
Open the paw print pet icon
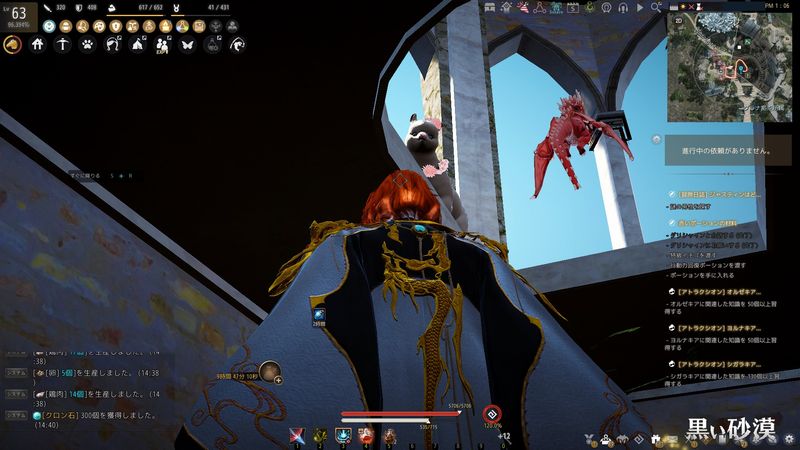click(x=88, y=44)
